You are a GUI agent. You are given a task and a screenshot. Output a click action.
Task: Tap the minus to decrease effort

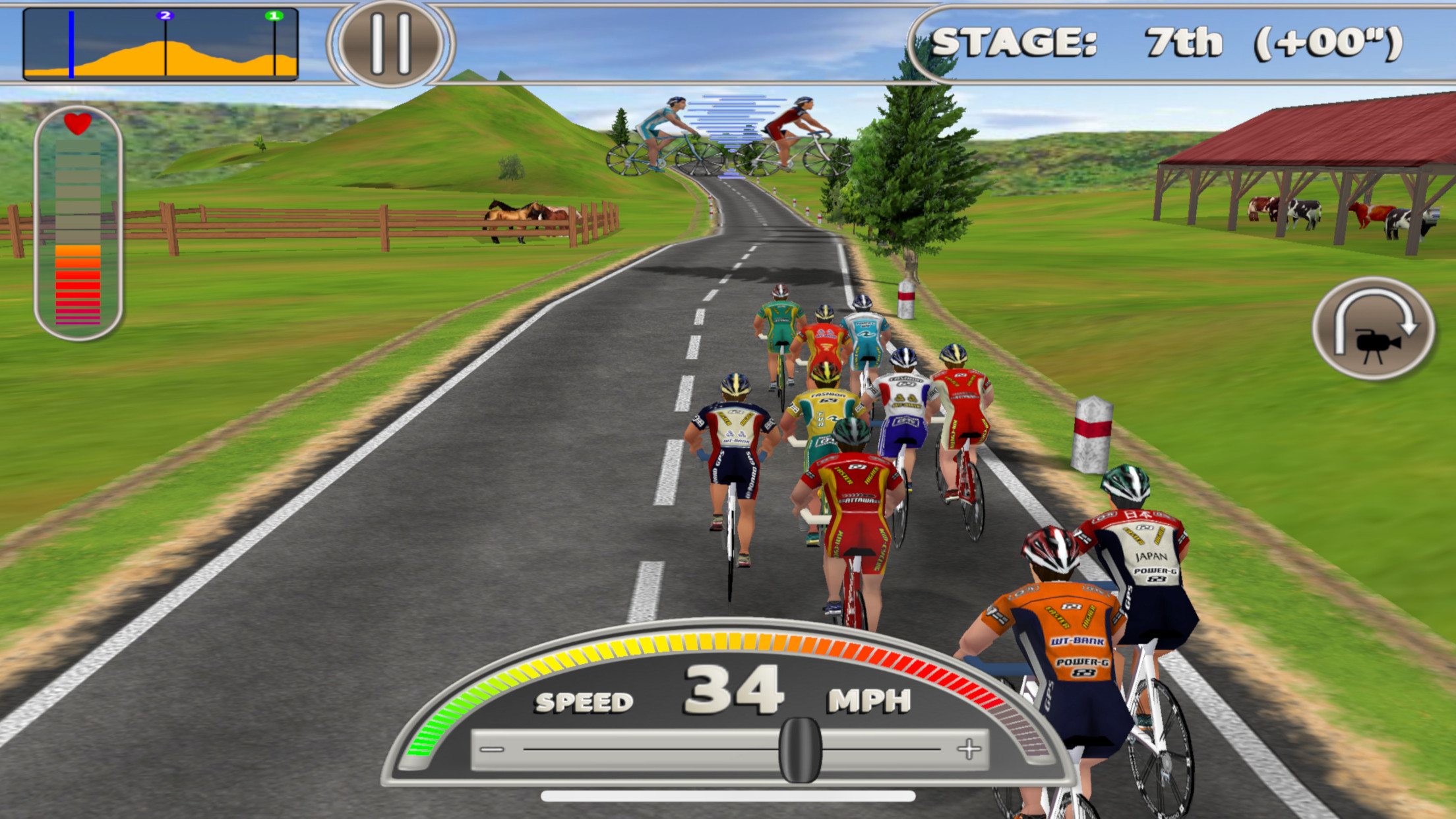tap(492, 750)
